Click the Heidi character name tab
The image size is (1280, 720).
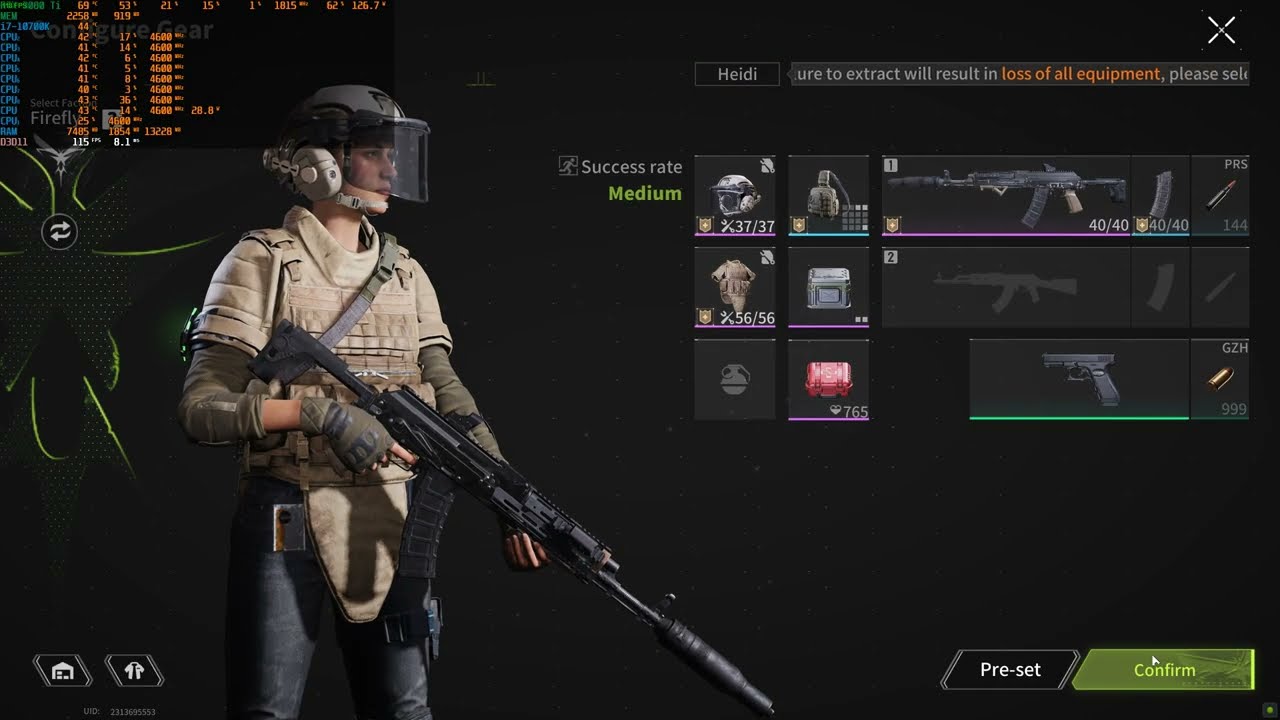click(737, 74)
